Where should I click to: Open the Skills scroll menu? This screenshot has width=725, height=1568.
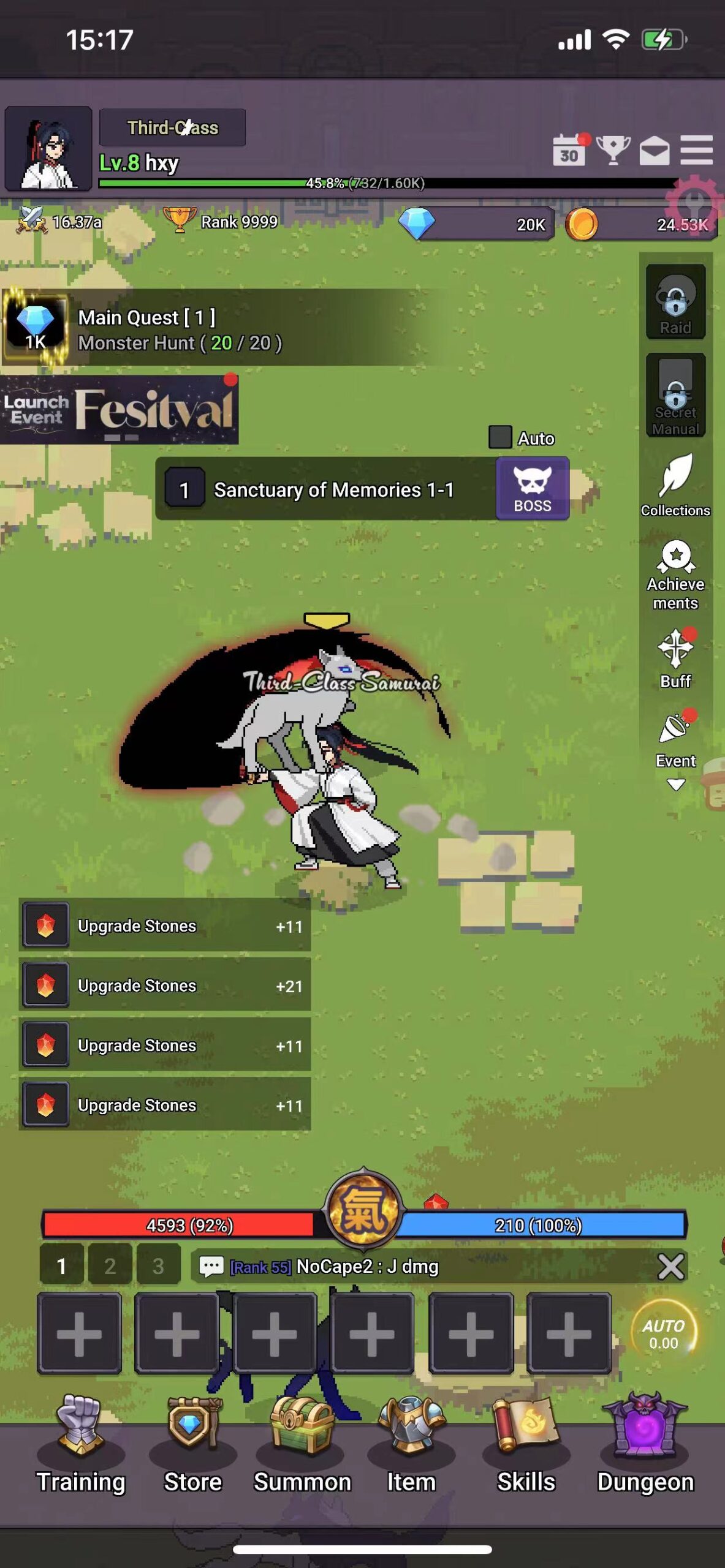526,1445
